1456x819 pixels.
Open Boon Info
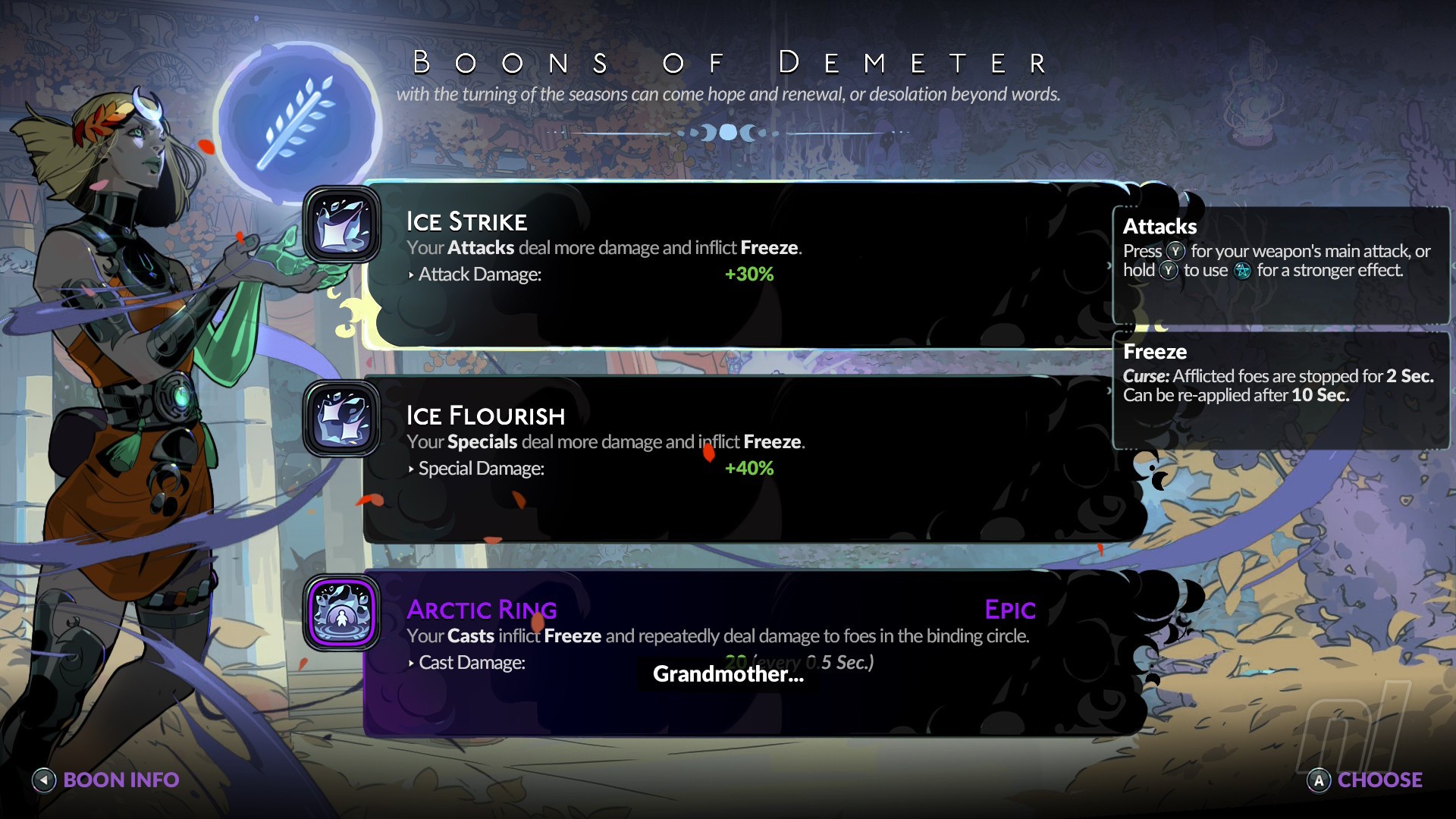coord(105,780)
